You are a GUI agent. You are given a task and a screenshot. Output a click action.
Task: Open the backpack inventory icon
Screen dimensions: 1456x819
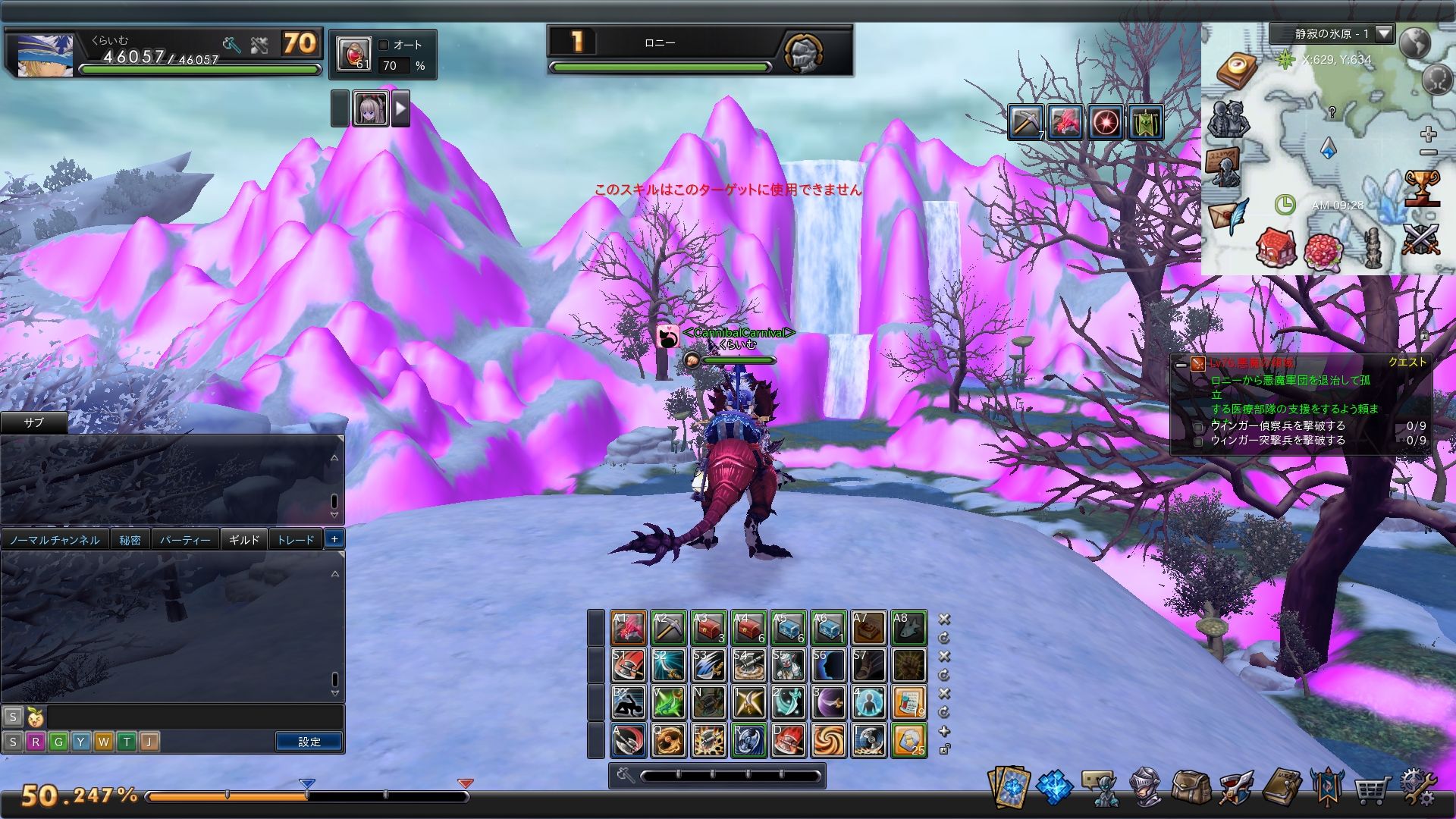pyautogui.click(x=1190, y=787)
